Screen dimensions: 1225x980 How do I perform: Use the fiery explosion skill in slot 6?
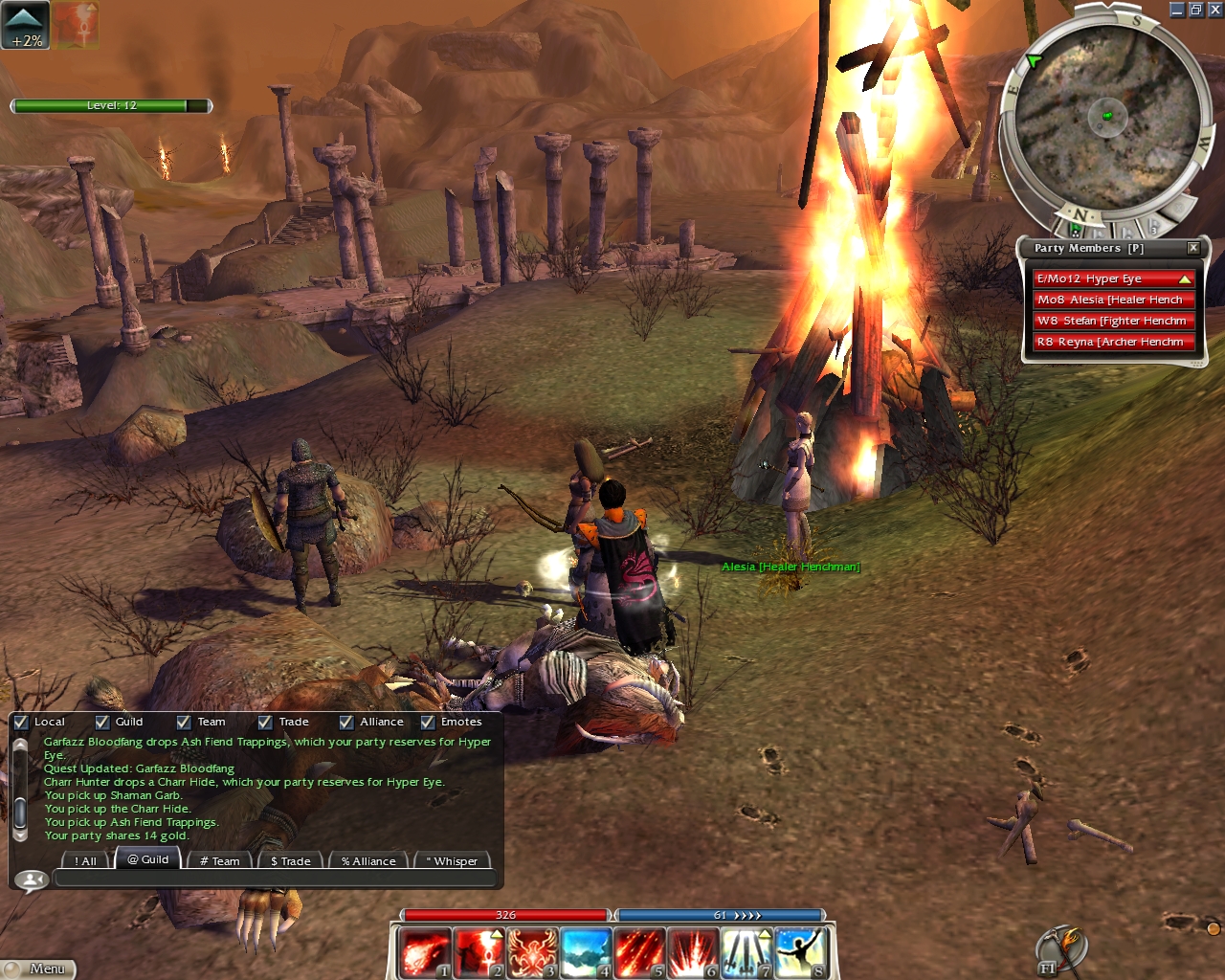tap(693, 953)
